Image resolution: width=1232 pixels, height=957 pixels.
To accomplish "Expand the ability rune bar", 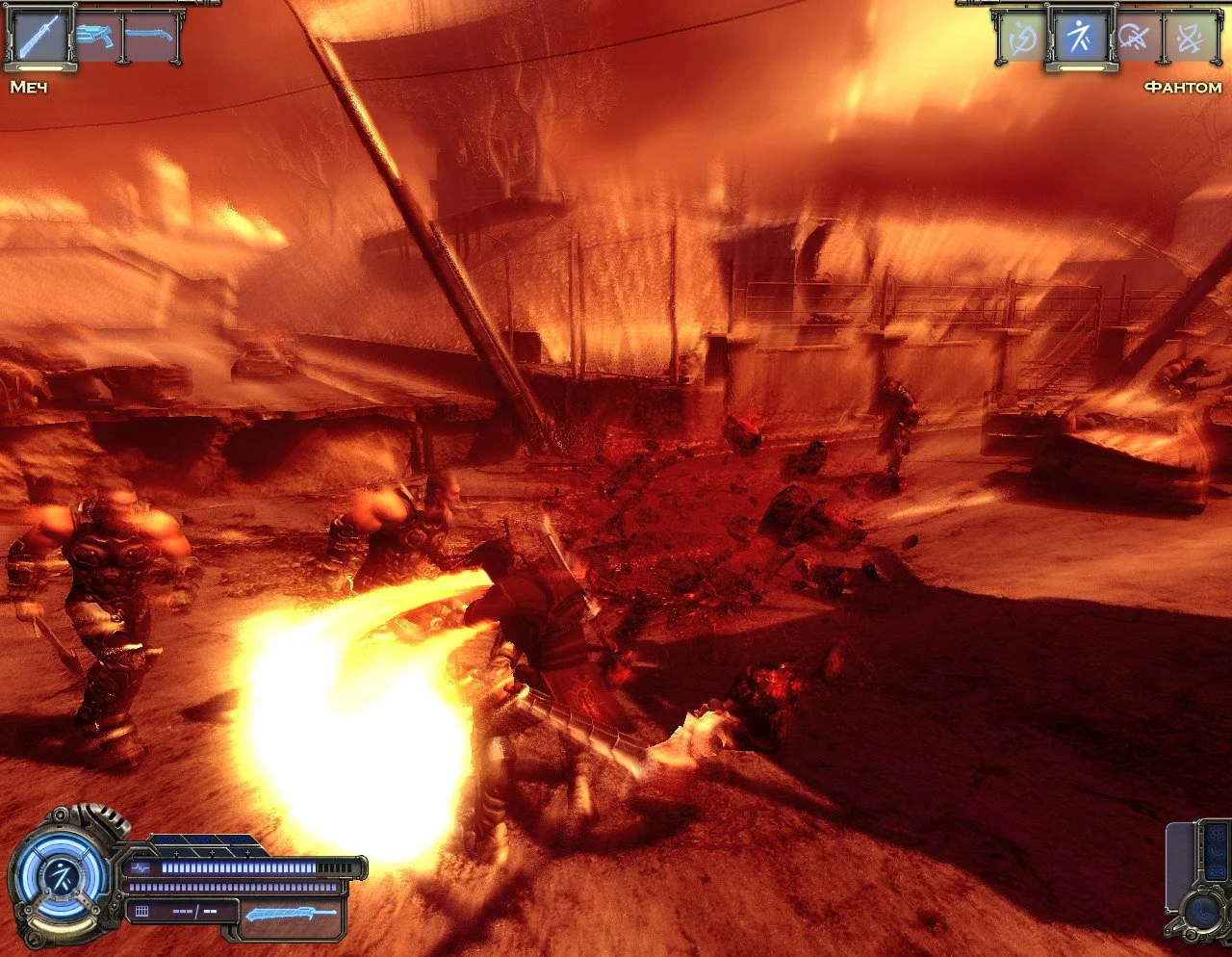I will tap(1107, 39).
